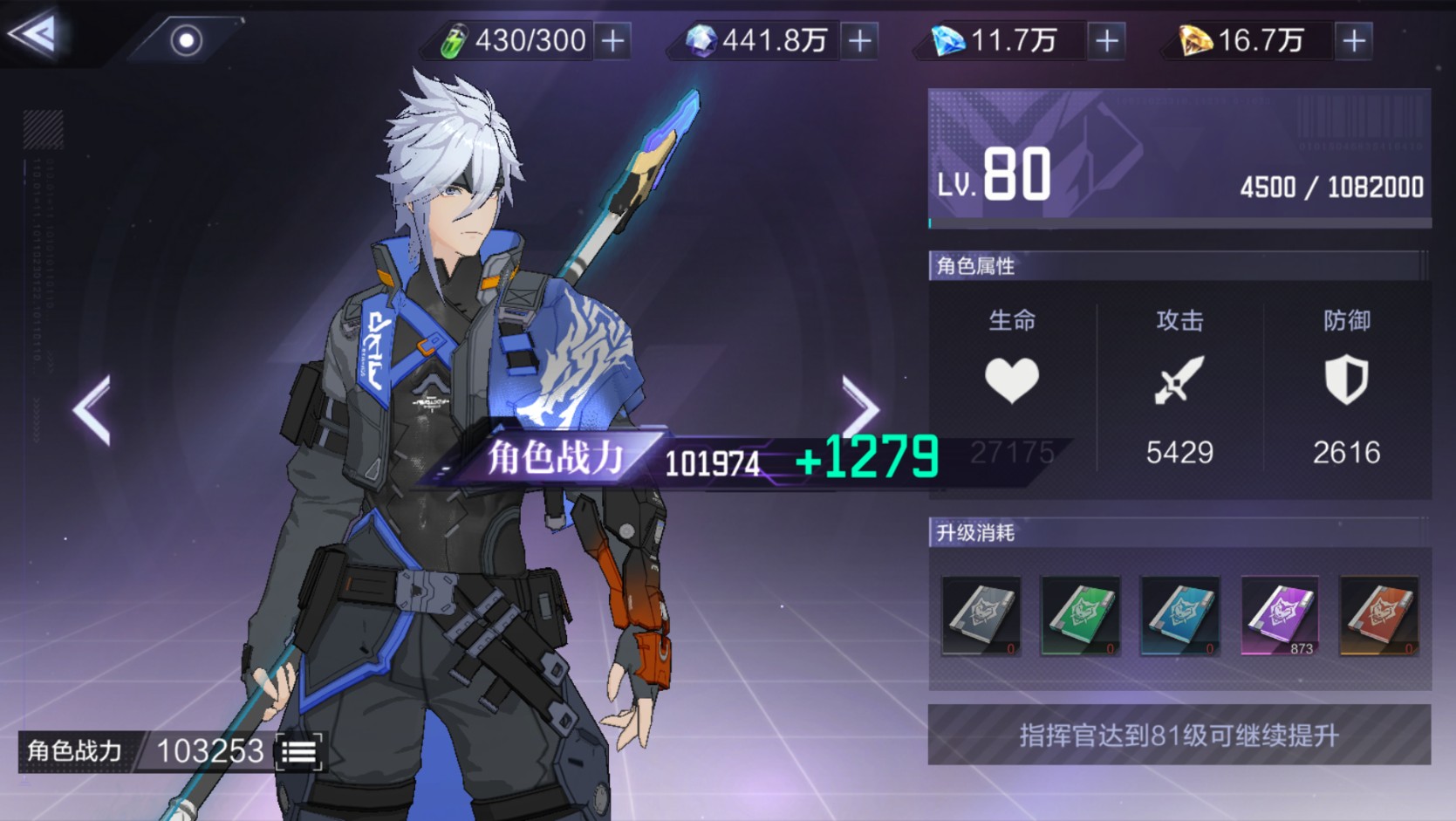This screenshot has height=821, width=1456.
Task: Add more stamina with the plus button
Action: click(x=613, y=41)
